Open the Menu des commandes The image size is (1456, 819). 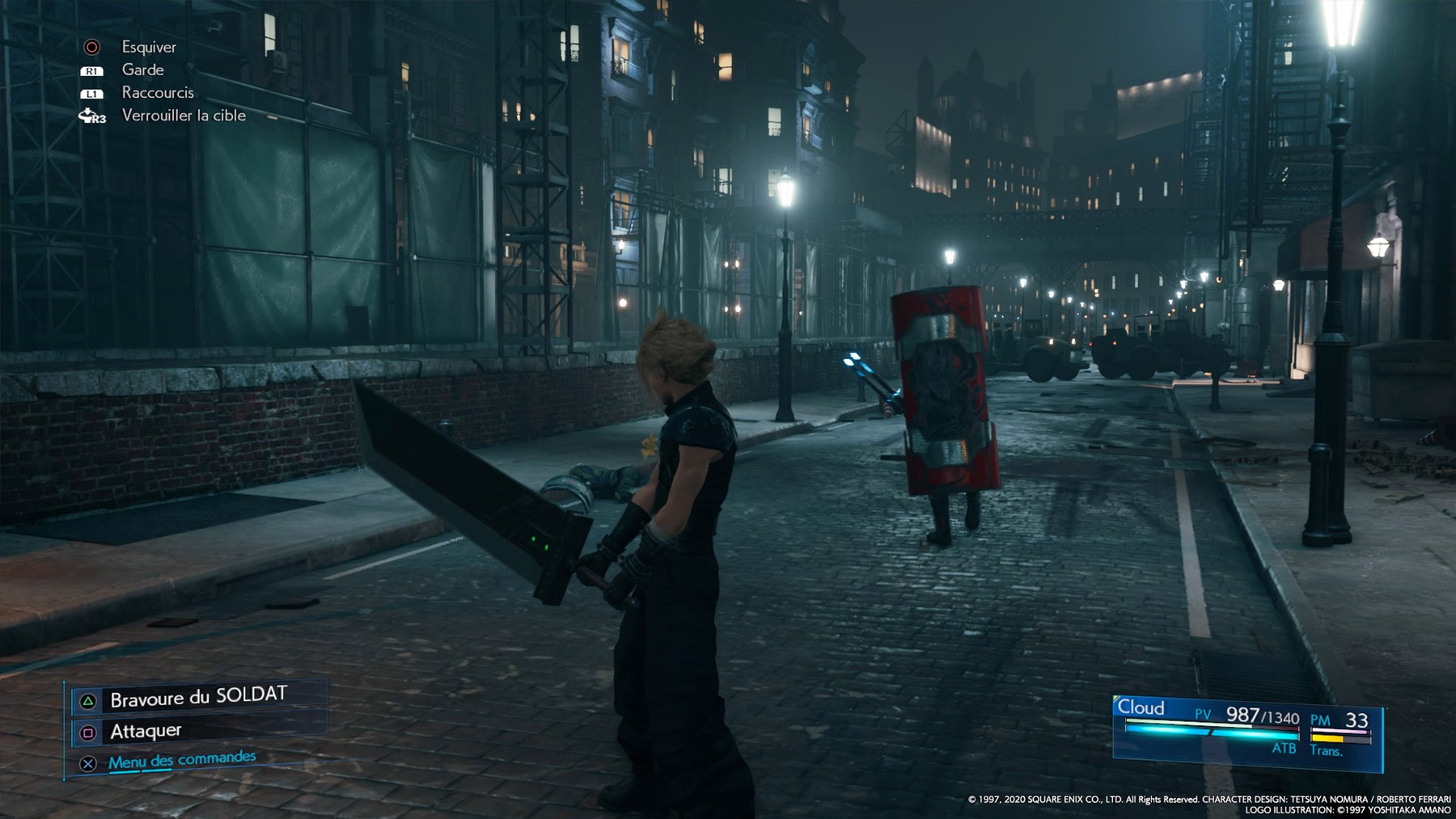(x=182, y=760)
